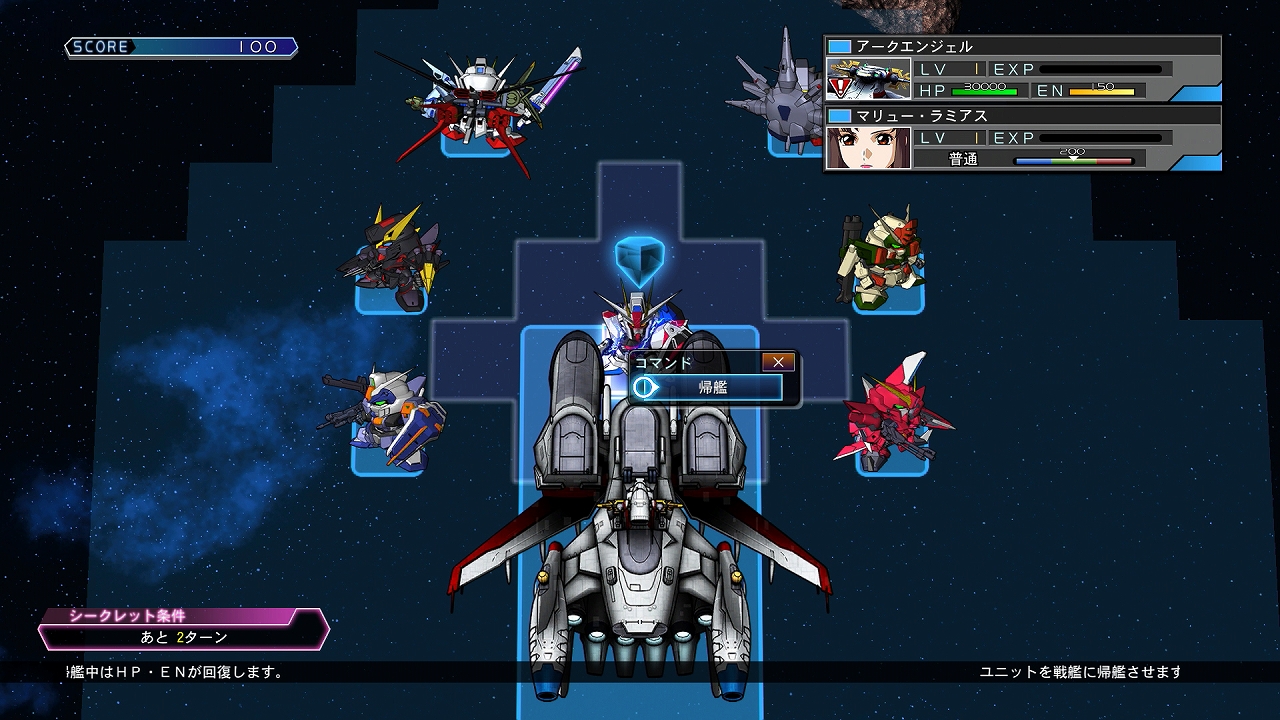
Task: Close the コマンド window with the X button
Action: tap(778, 362)
